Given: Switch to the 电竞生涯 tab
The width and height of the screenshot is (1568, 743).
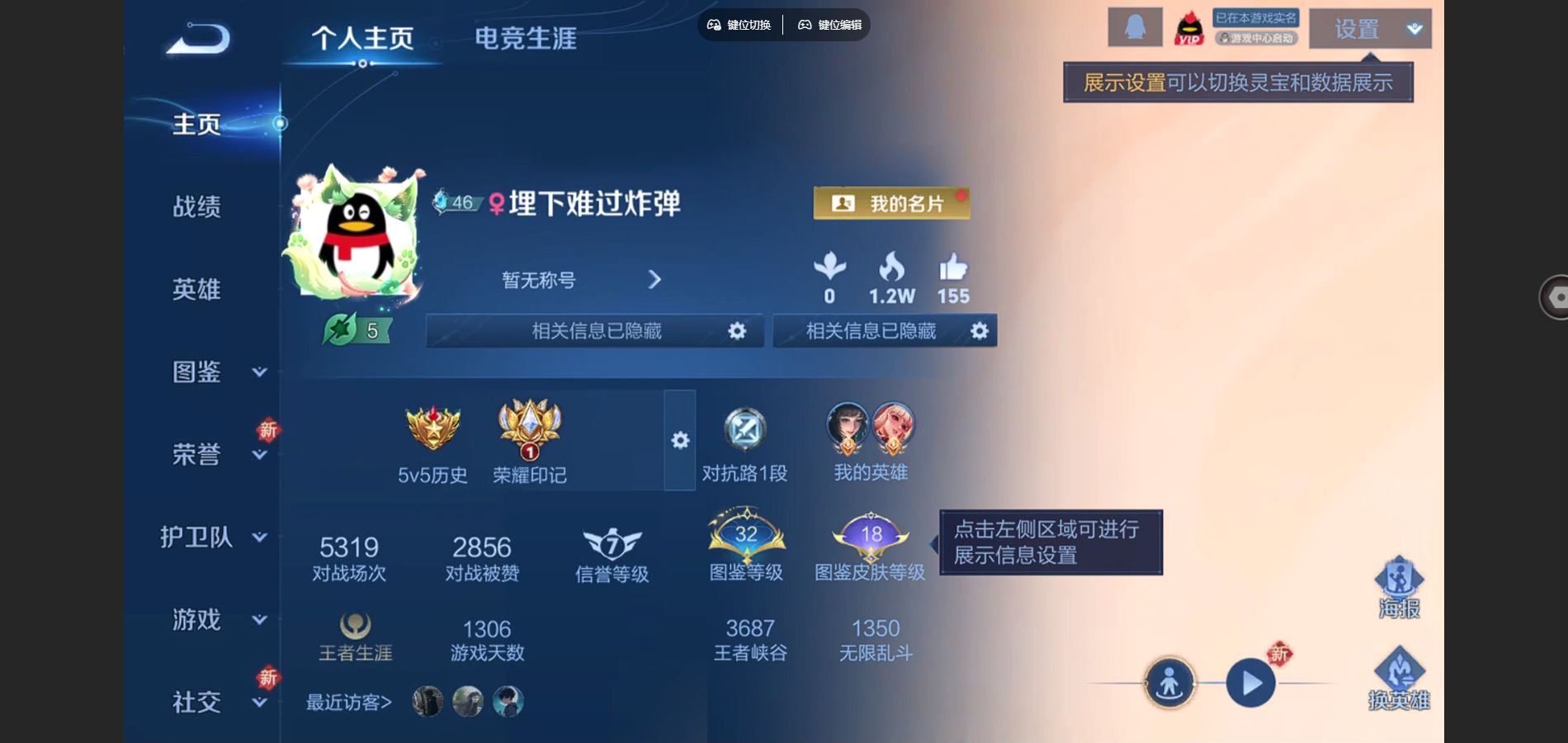Looking at the screenshot, I should pos(525,37).
